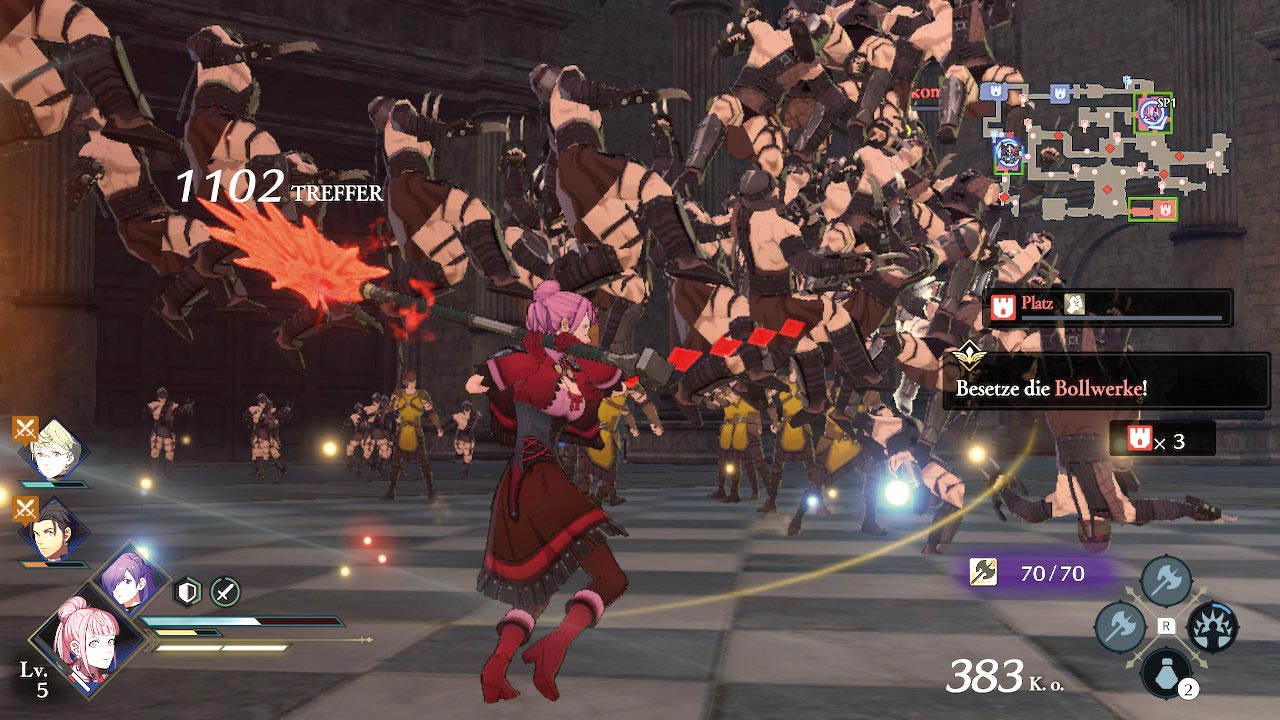Select the "Platz" stronghold target panel
This screenshot has width=1280, height=720.
pyautogui.click(x=1107, y=307)
